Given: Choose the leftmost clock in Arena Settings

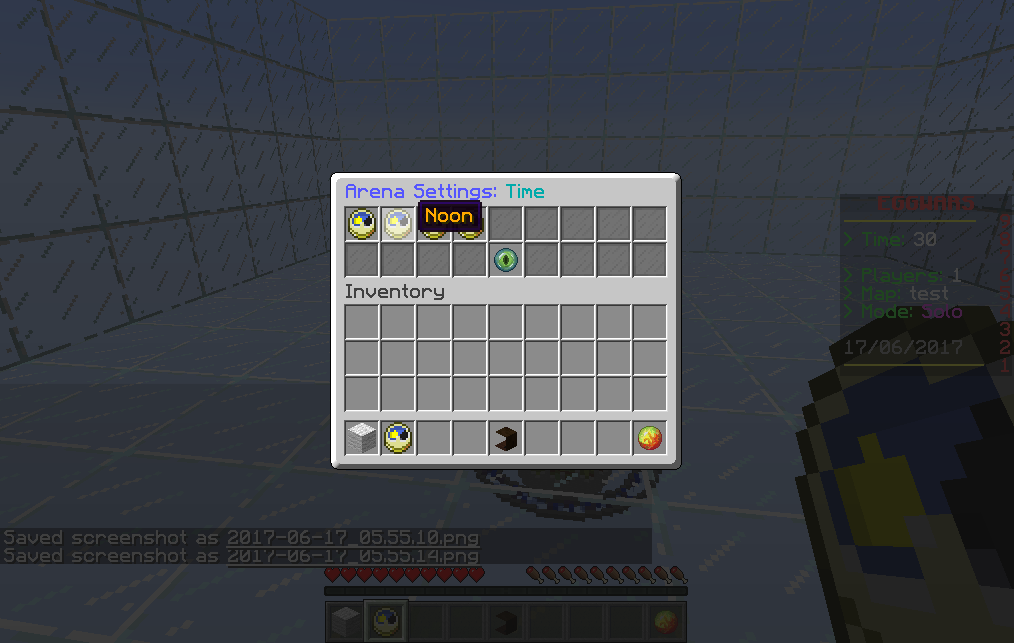Looking at the screenshot, I should (x=362, y=224).
